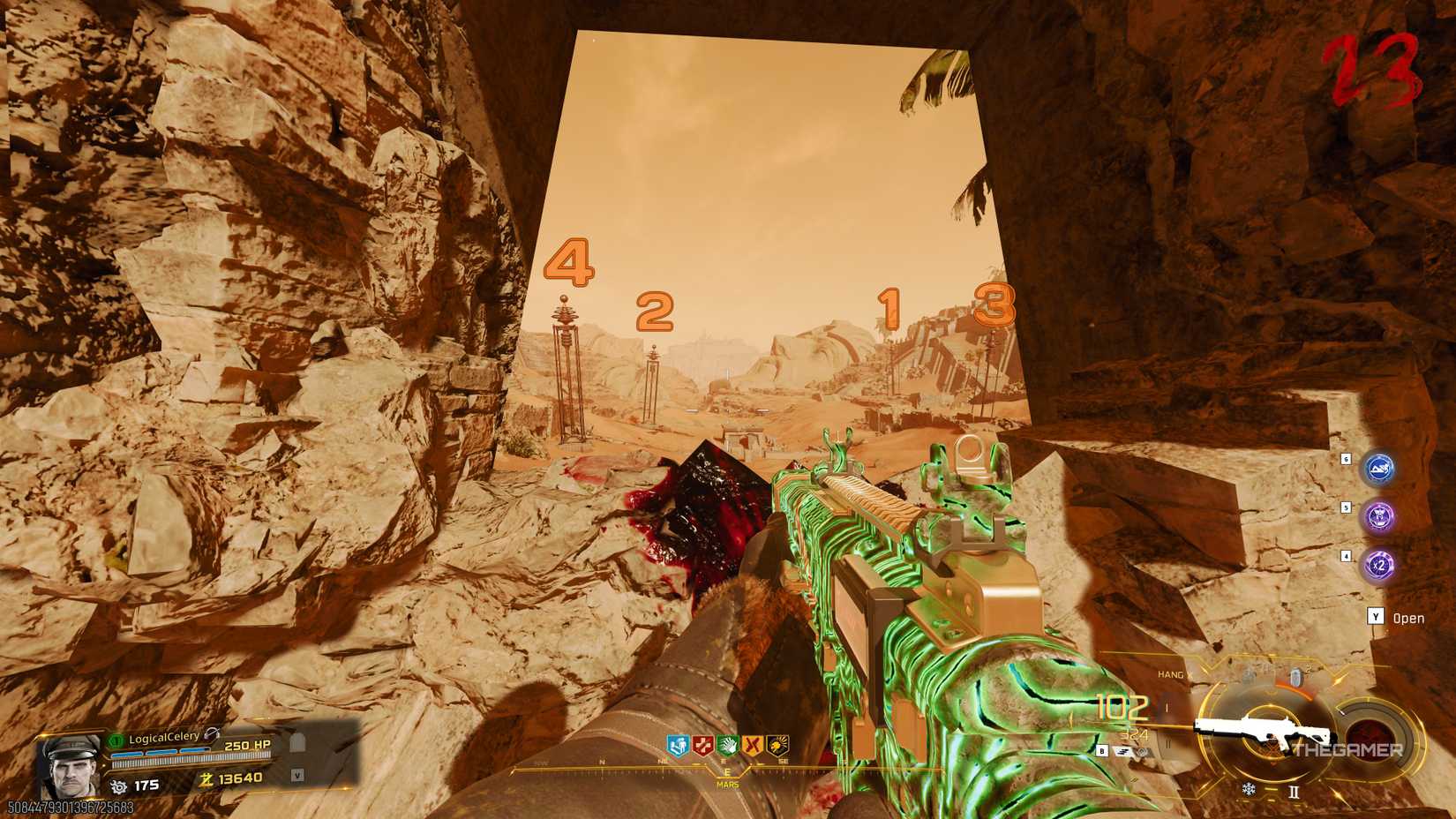Image resolution: width=1456 pixels, height=819 pixels.
Task: Click the armor plate icon beside 250 HP
Action: [x=297, y=743]
